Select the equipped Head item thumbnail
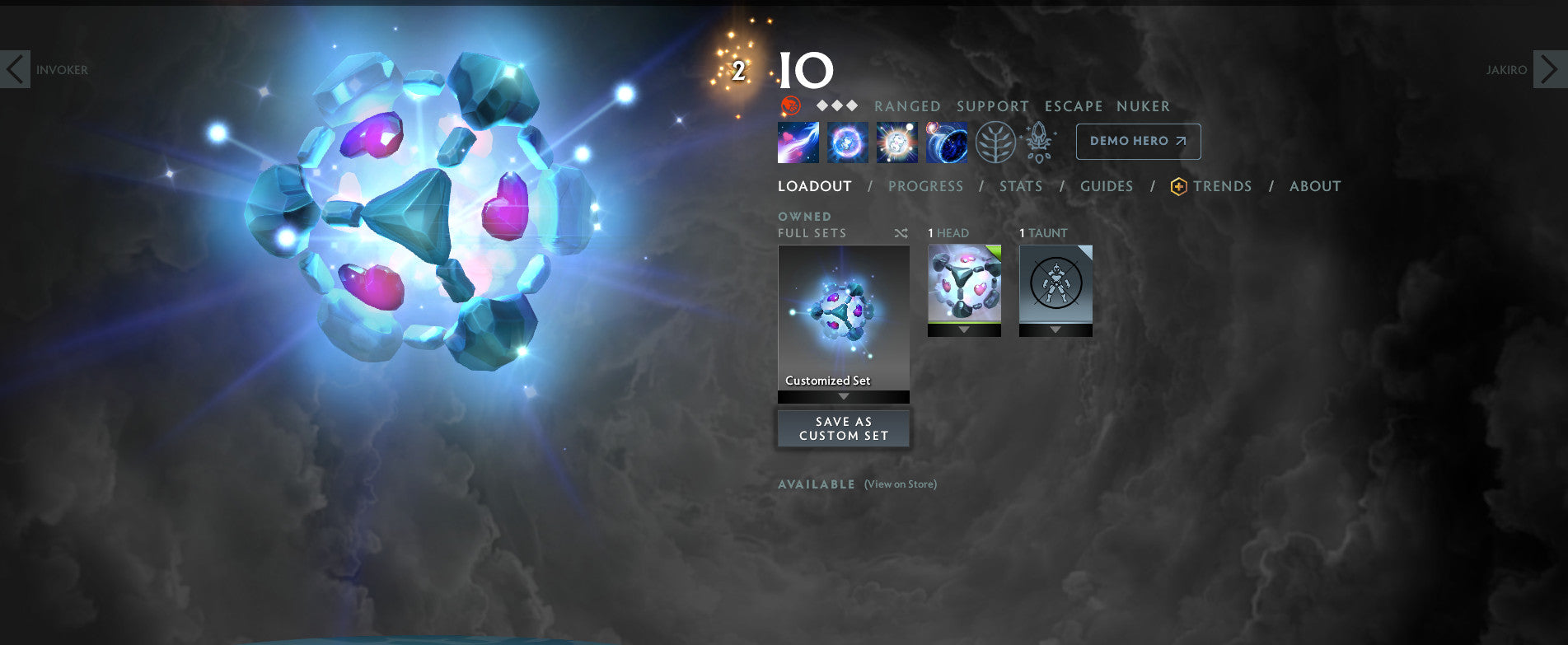1568x645 pixels. point(964,284)
